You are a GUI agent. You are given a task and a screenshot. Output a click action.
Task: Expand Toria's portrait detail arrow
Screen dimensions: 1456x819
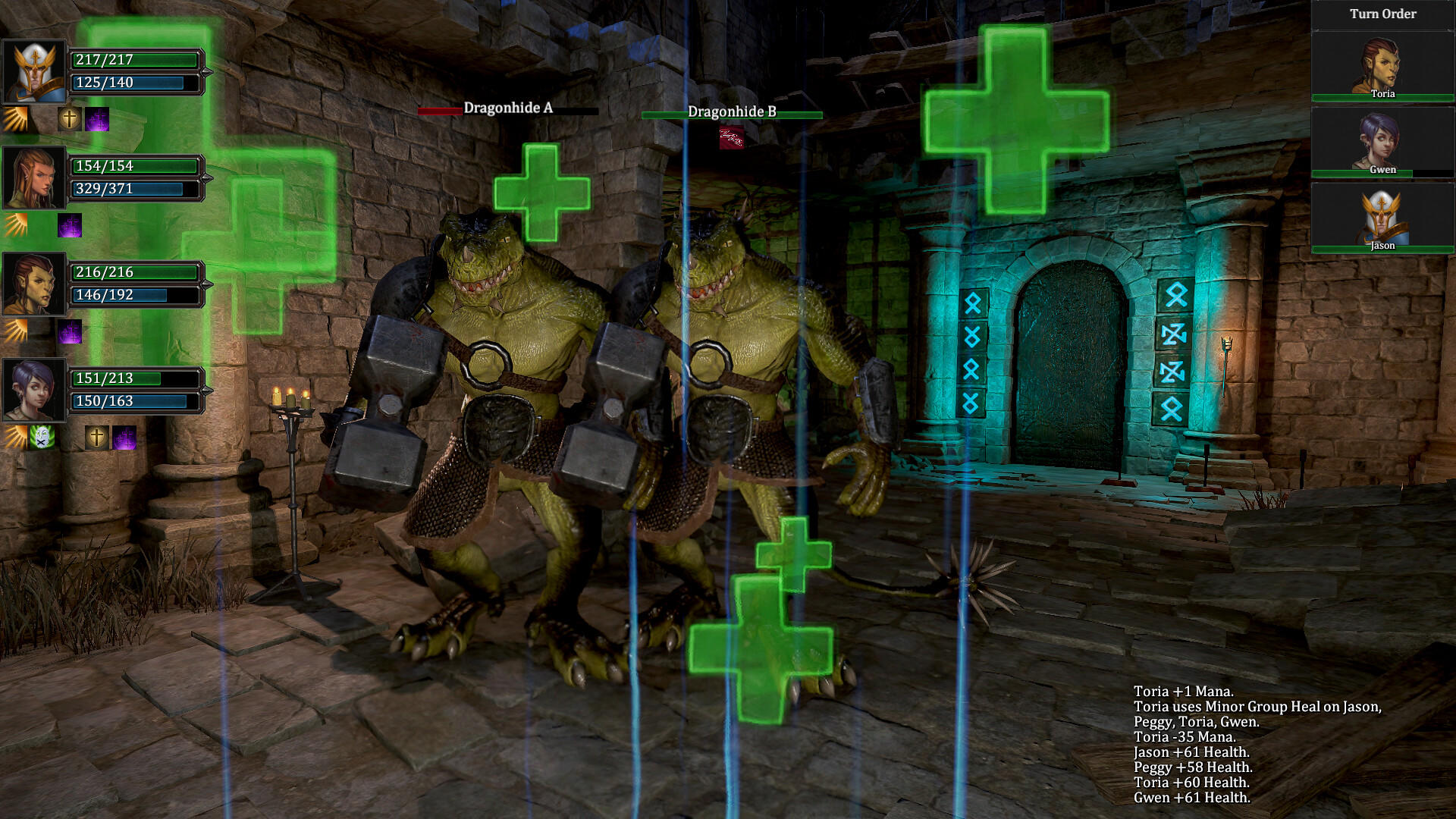point(206,283)
